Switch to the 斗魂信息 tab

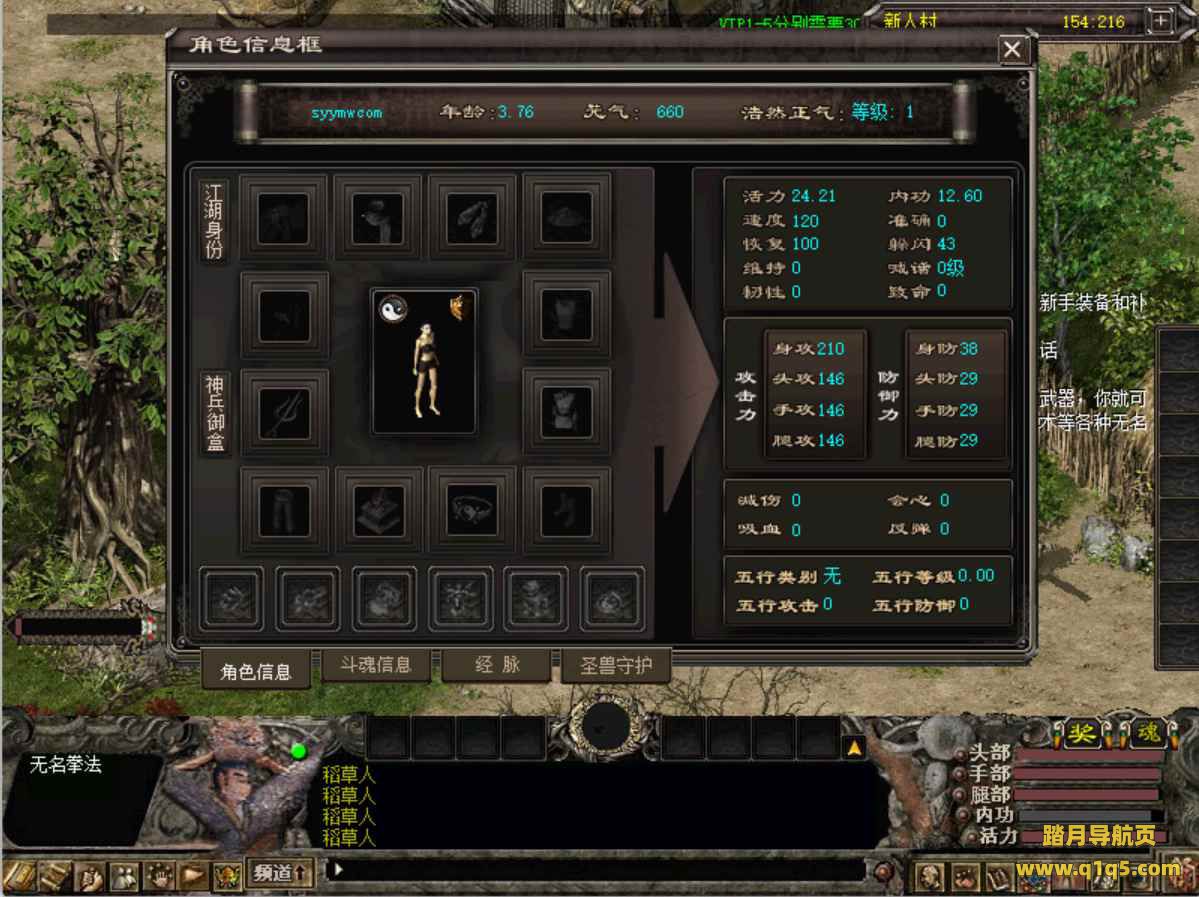click(x=375, y=665)
